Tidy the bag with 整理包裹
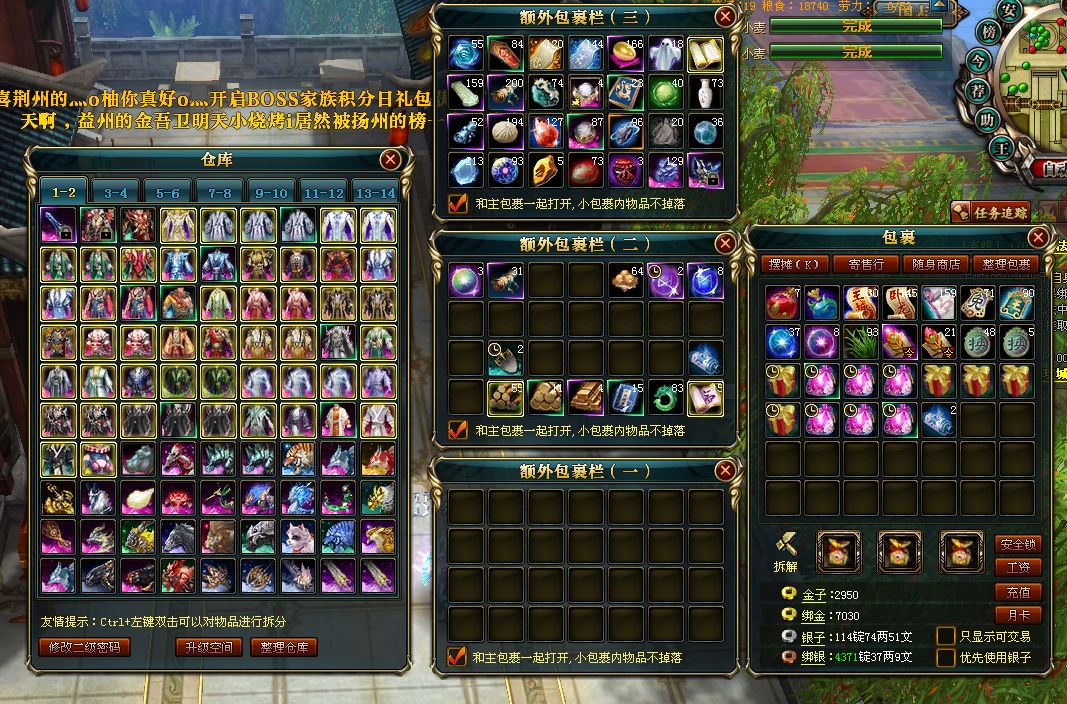1067x704 pixels. coord(1005,264)
